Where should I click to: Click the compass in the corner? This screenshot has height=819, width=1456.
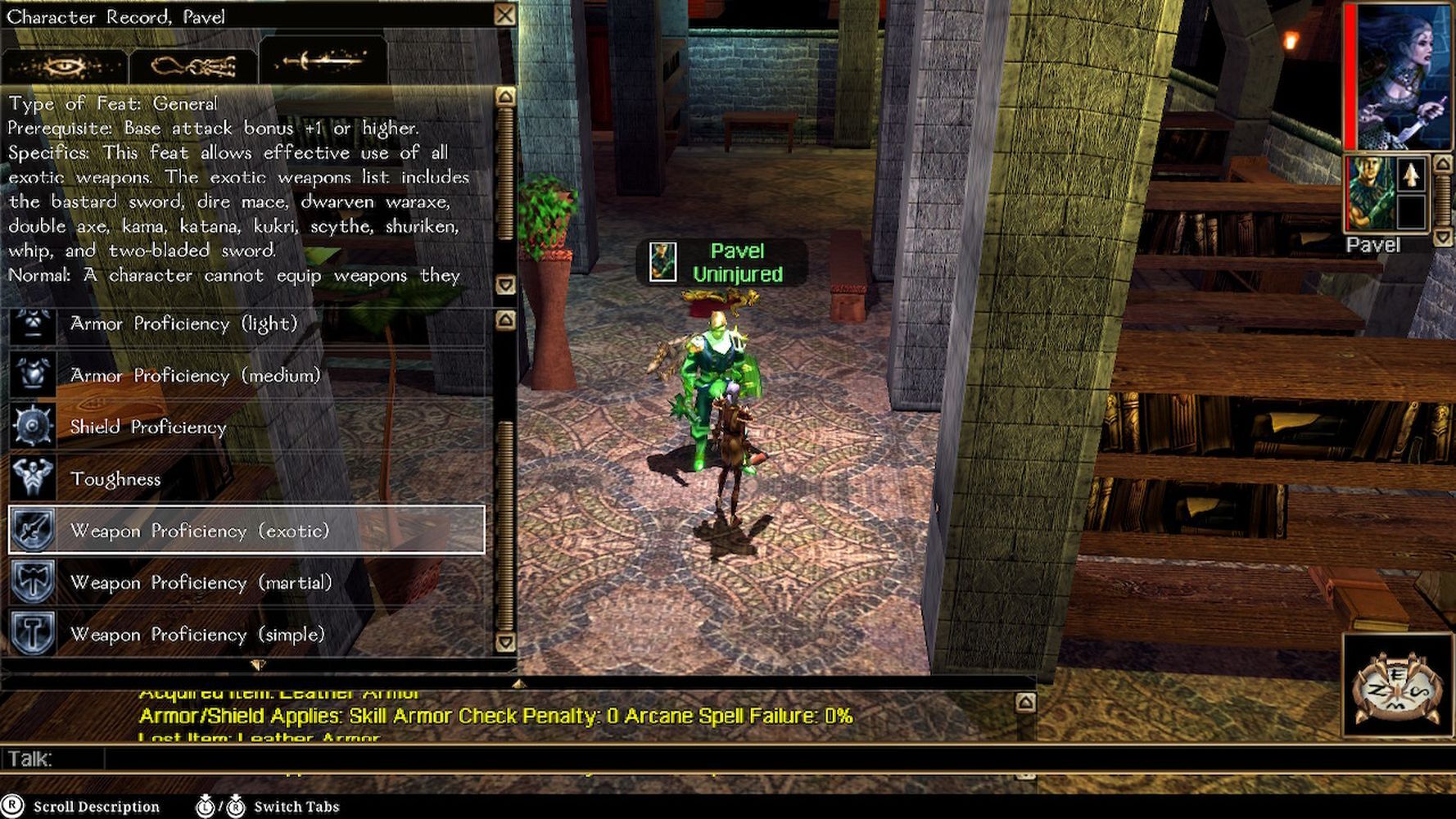tap(1397, 686)
